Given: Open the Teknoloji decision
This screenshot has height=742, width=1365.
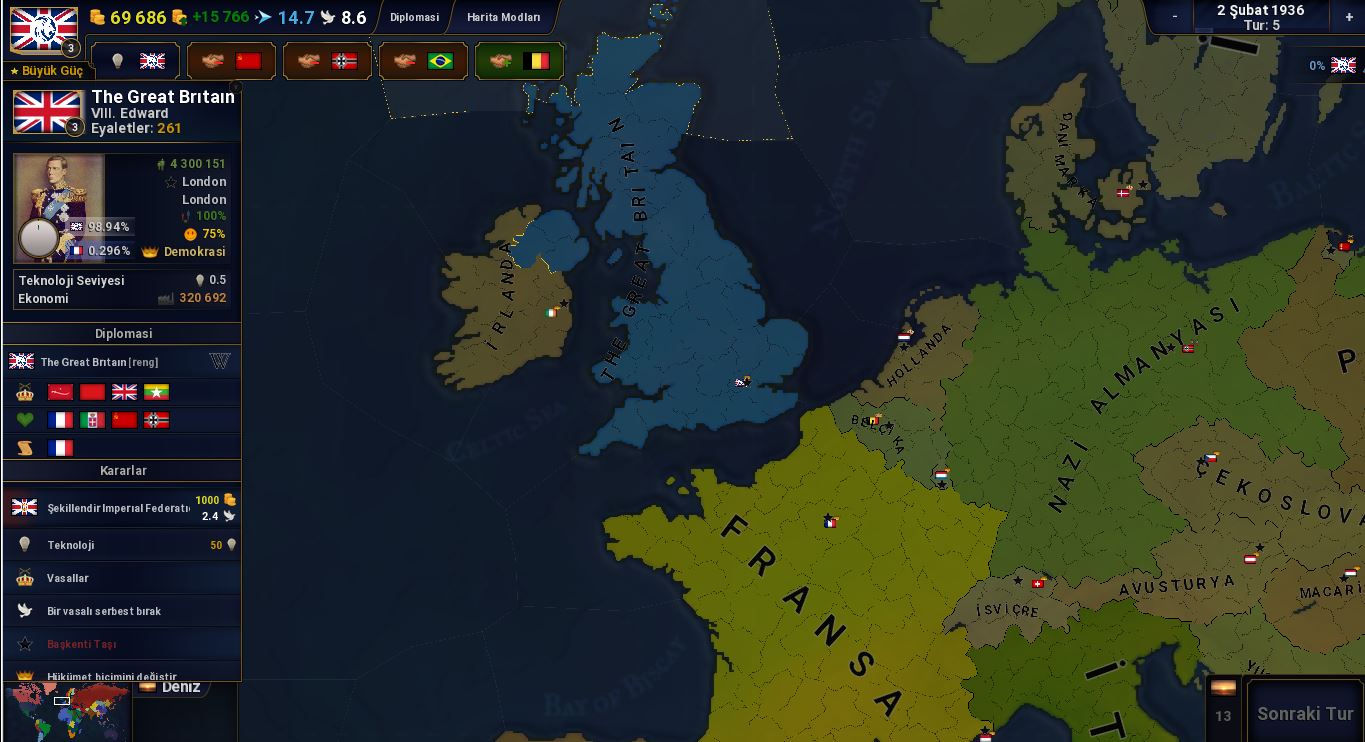Looking at the screenshot, I should (x=122, y=545).
